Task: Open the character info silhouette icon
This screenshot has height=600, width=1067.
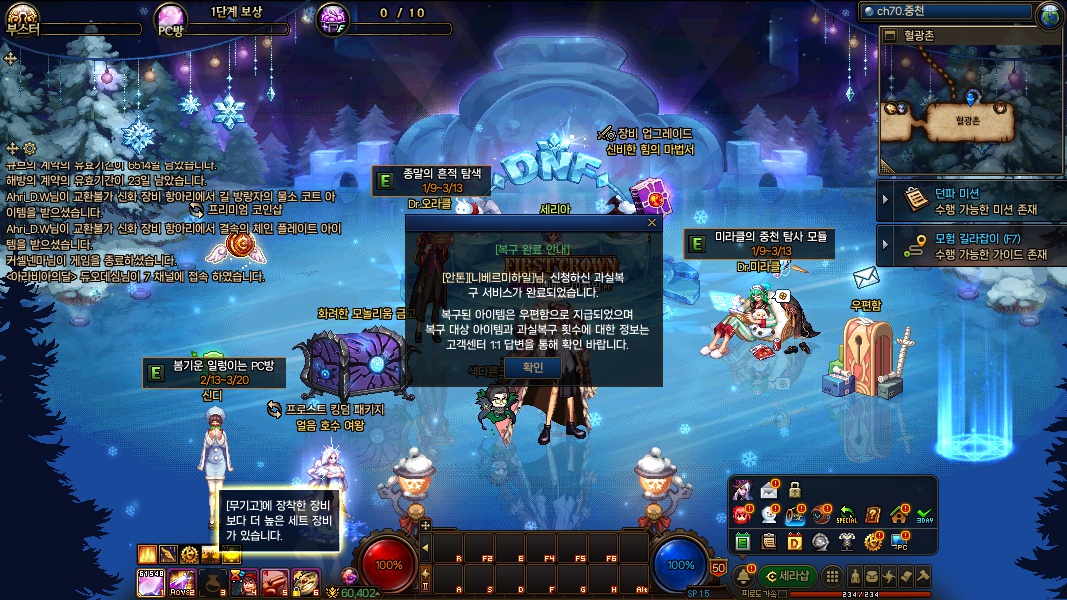Action: (855, 576)
